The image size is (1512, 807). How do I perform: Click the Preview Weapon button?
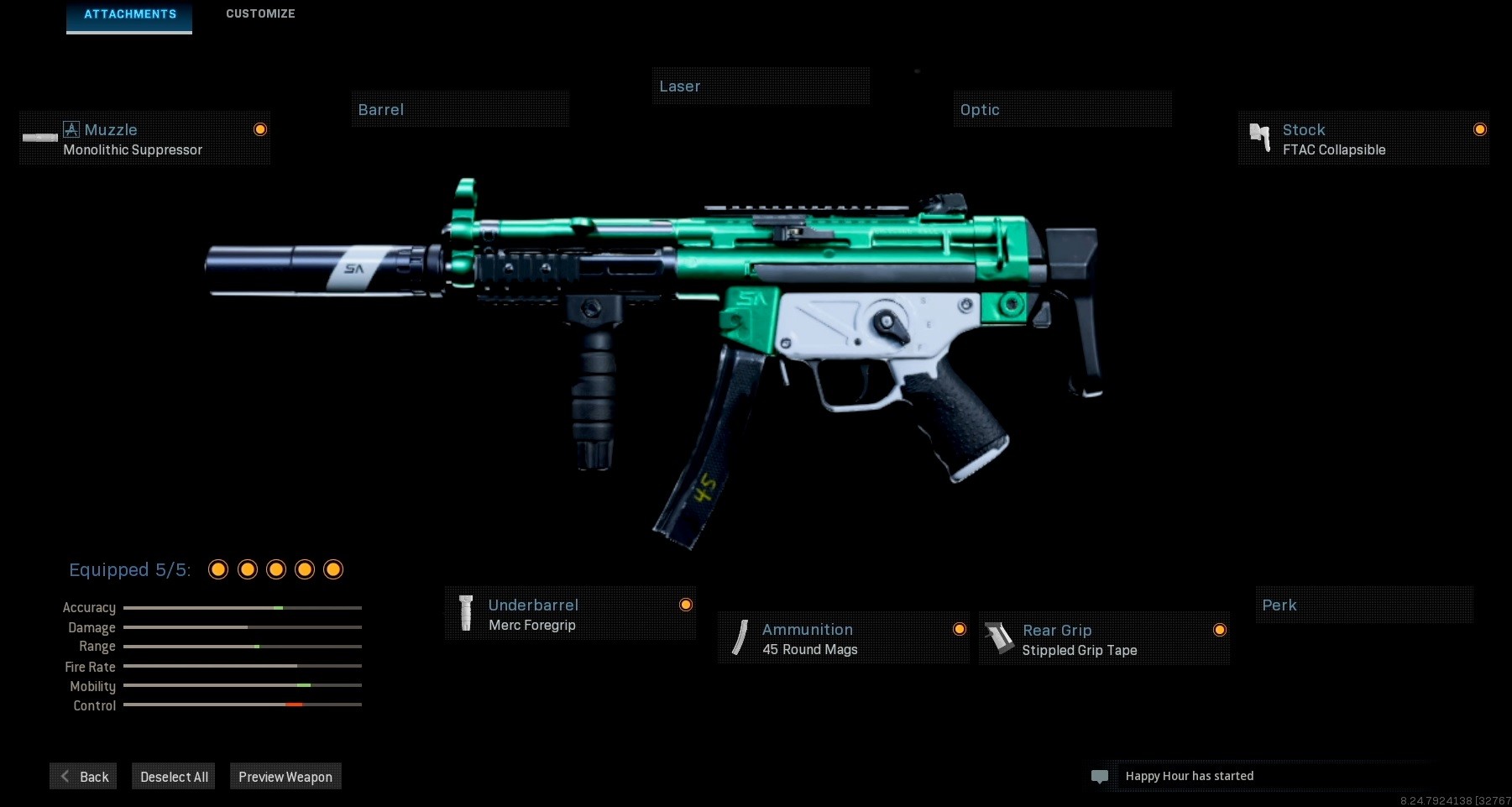tap(285, 776)
